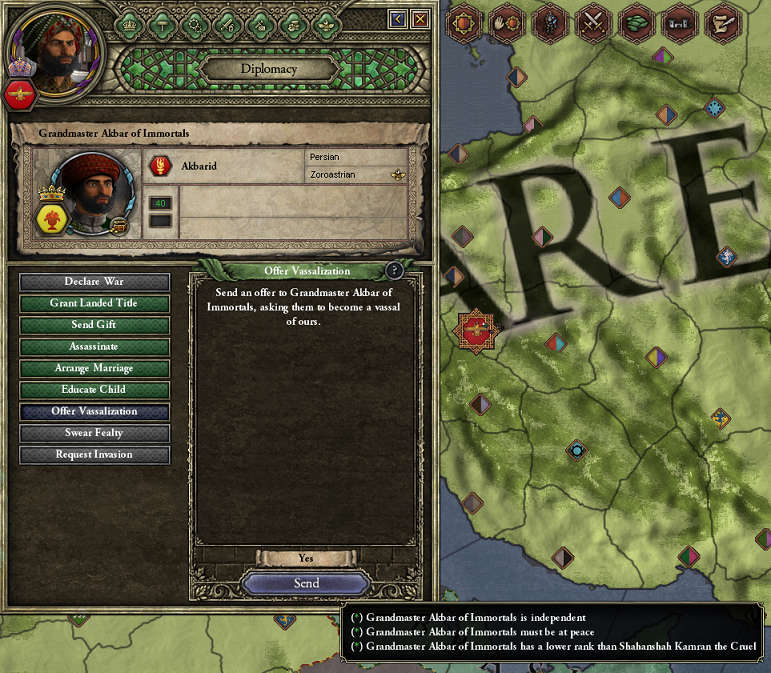This screenshot has width=771, height=673.
Task: Close the Diplomacy window with the X
Action: (x=421, y=18)
